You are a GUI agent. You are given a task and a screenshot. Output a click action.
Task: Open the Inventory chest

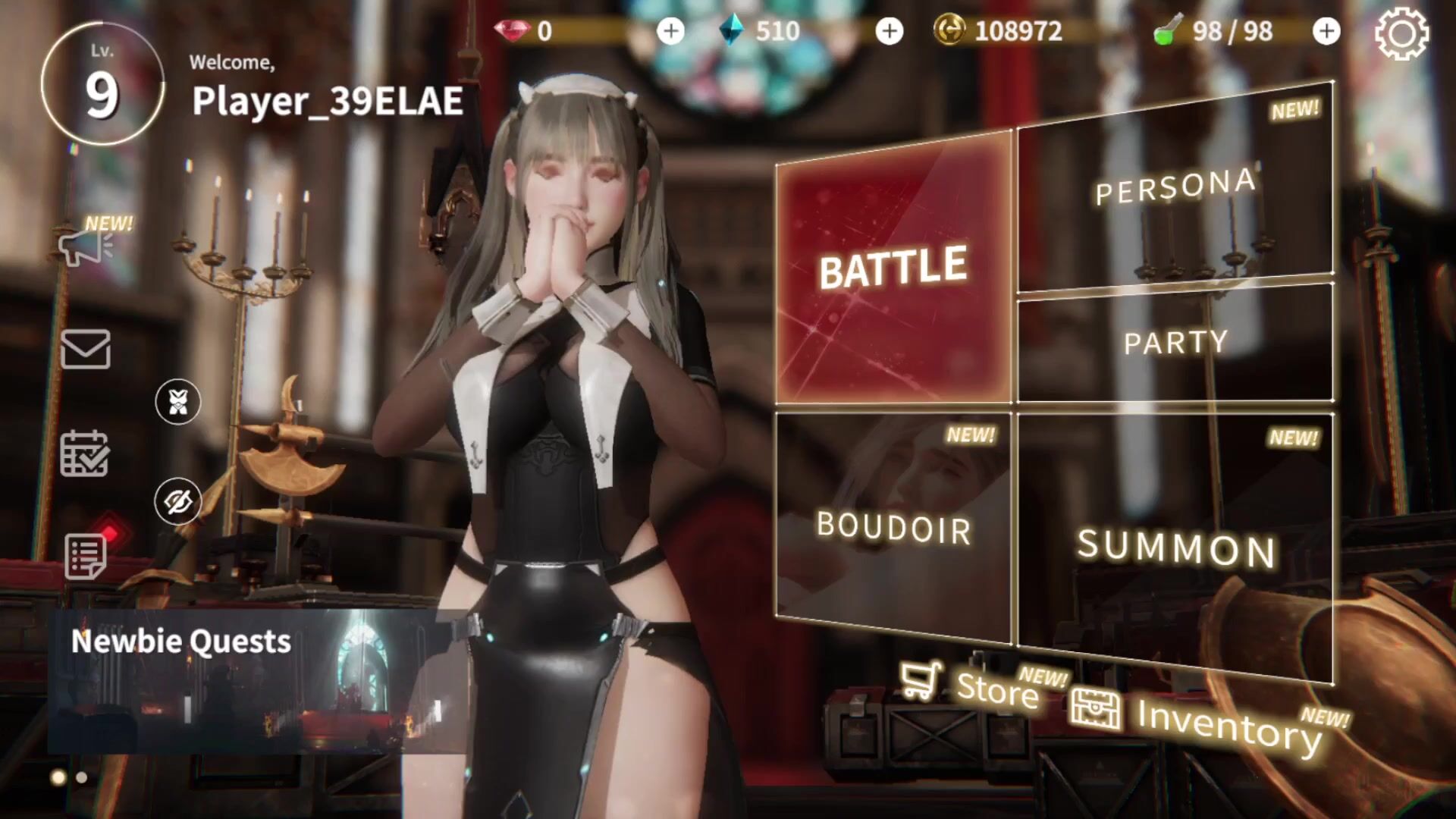coord(1198,717)
